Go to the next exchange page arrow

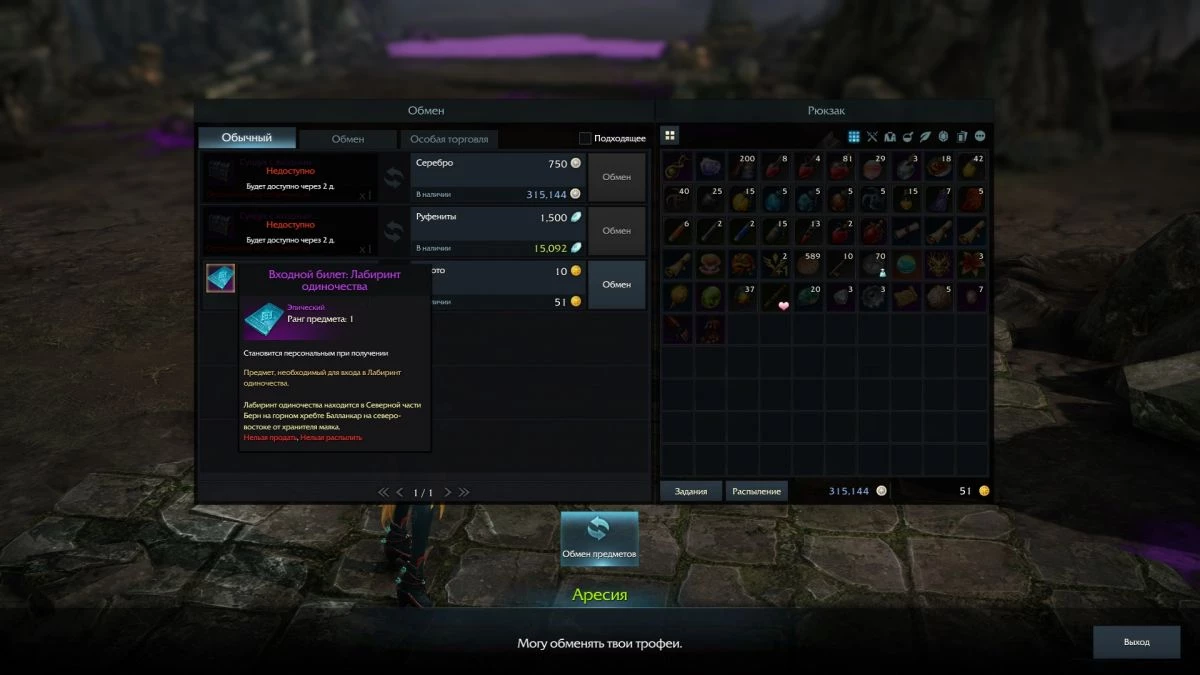click(448, 492)
